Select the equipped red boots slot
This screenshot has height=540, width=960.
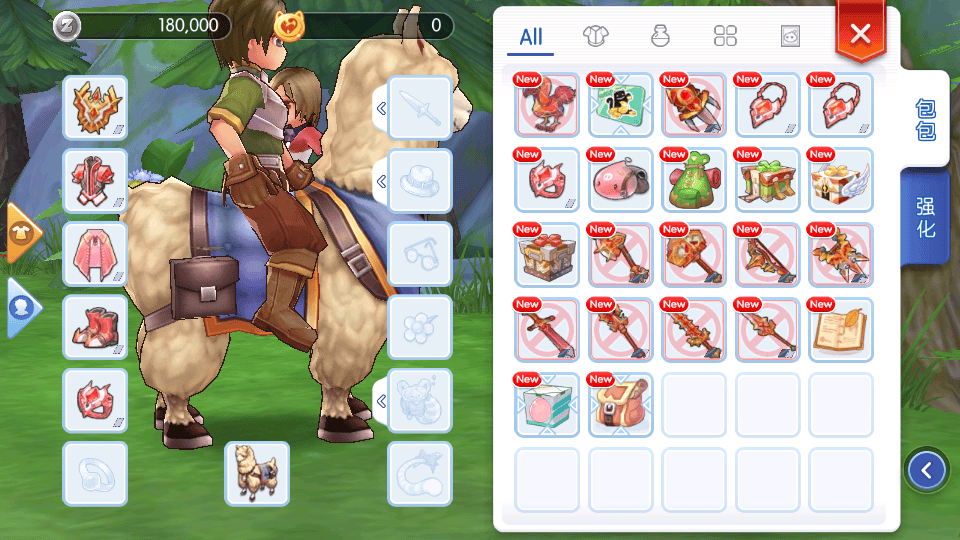coord(95,327)
